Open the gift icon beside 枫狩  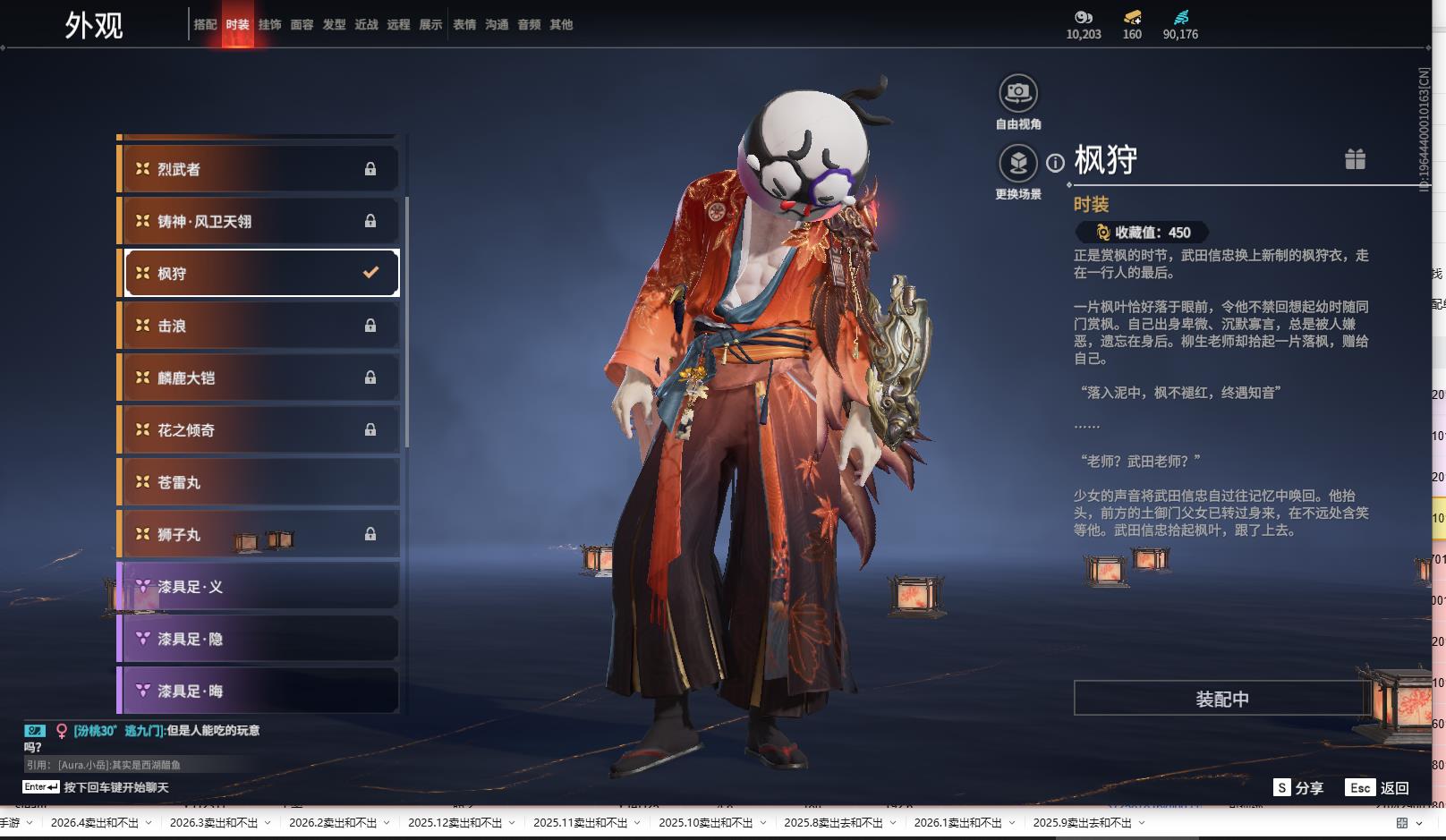tap(1355, 159)
